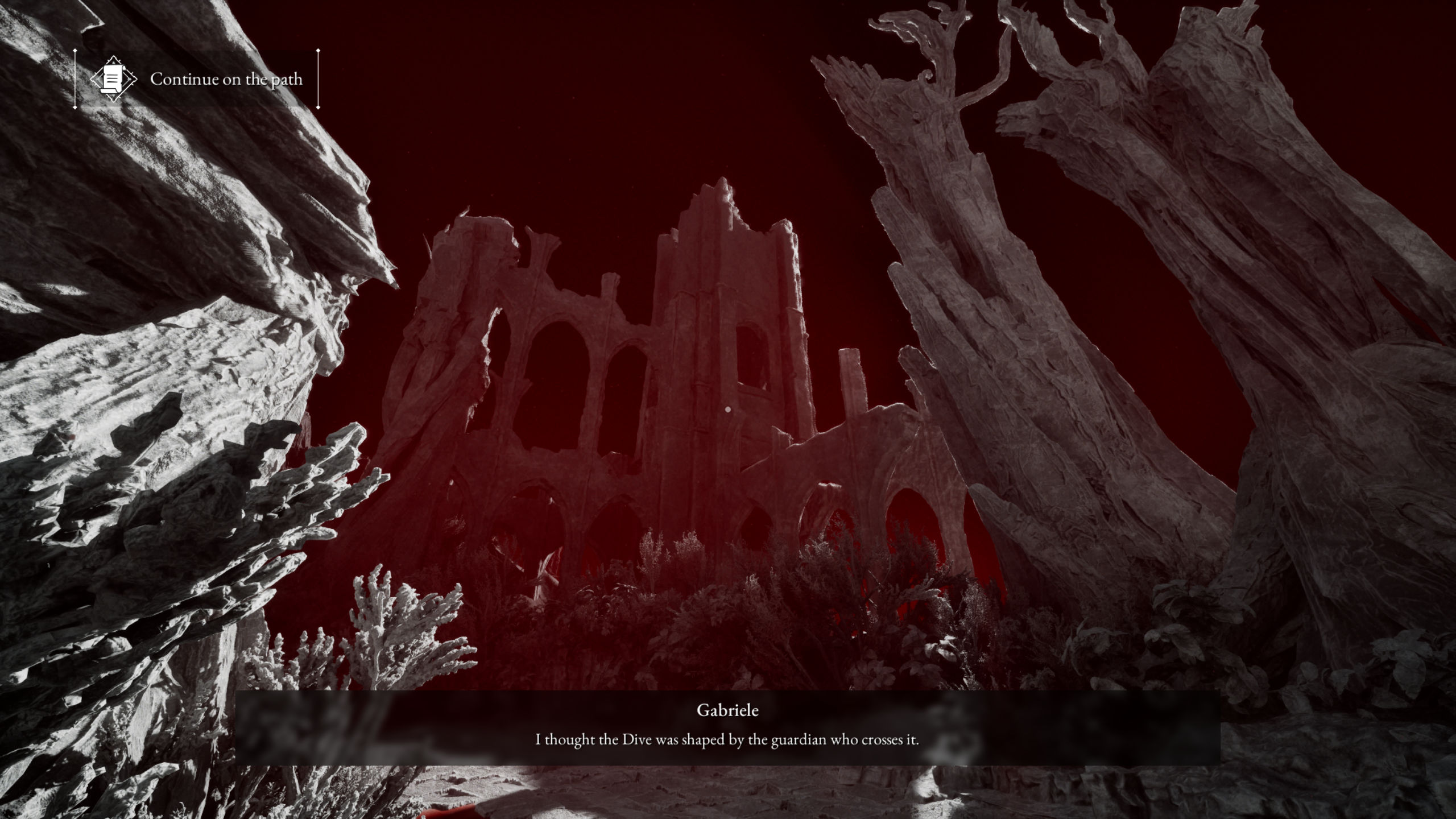
Task: Click the arrow marker right of the objective banner
Action: (317, 79)
